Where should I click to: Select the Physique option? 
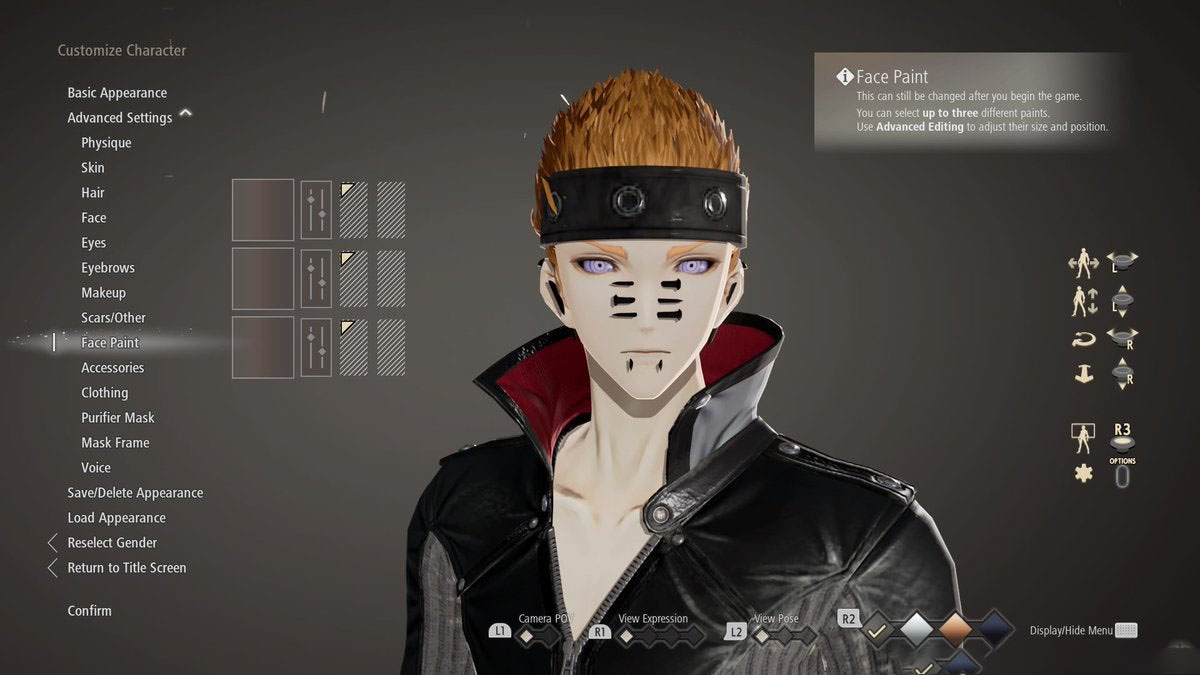(106, 143)
